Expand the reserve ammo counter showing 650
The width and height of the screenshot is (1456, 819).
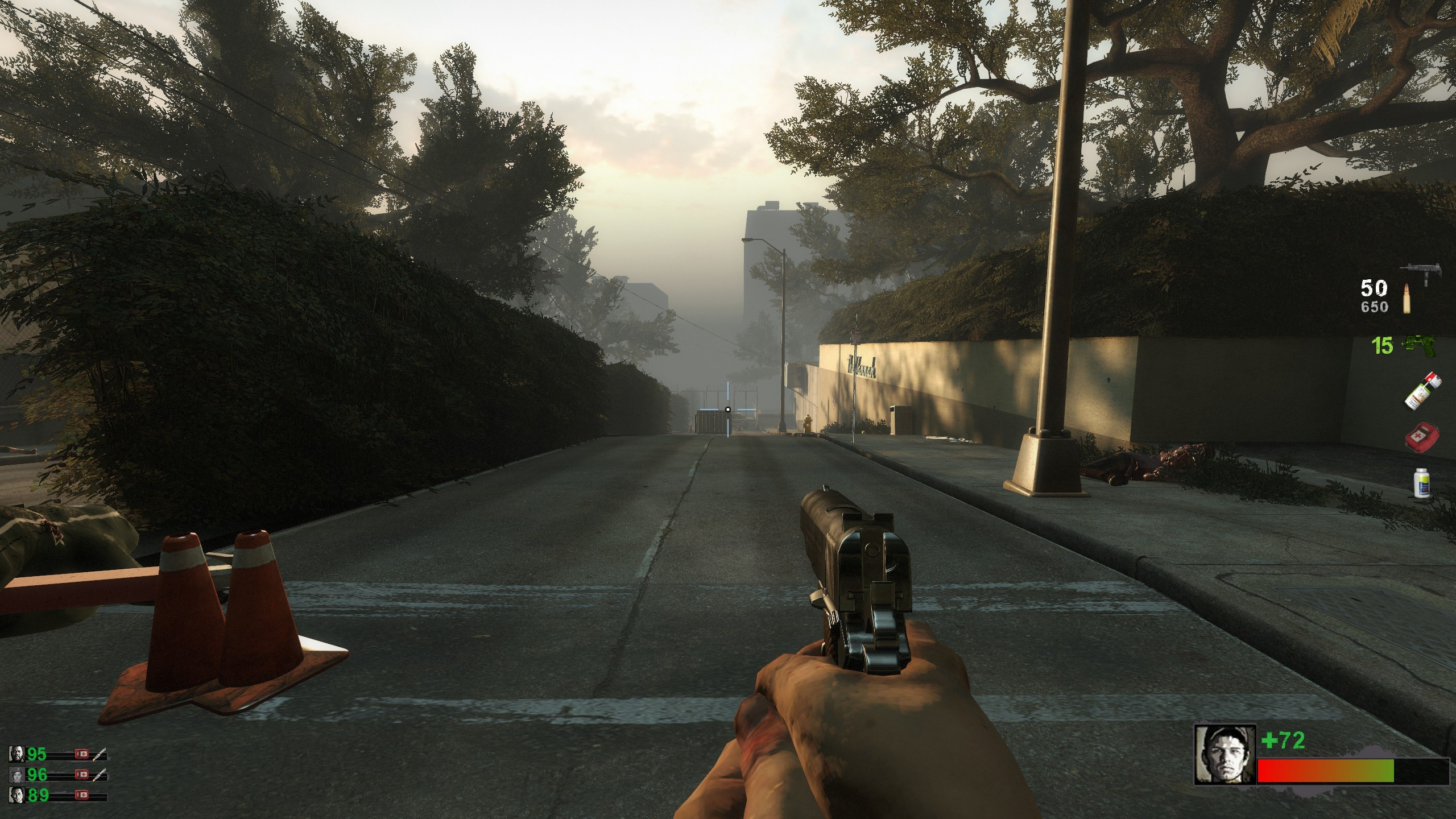click(x=1375, y=306)
